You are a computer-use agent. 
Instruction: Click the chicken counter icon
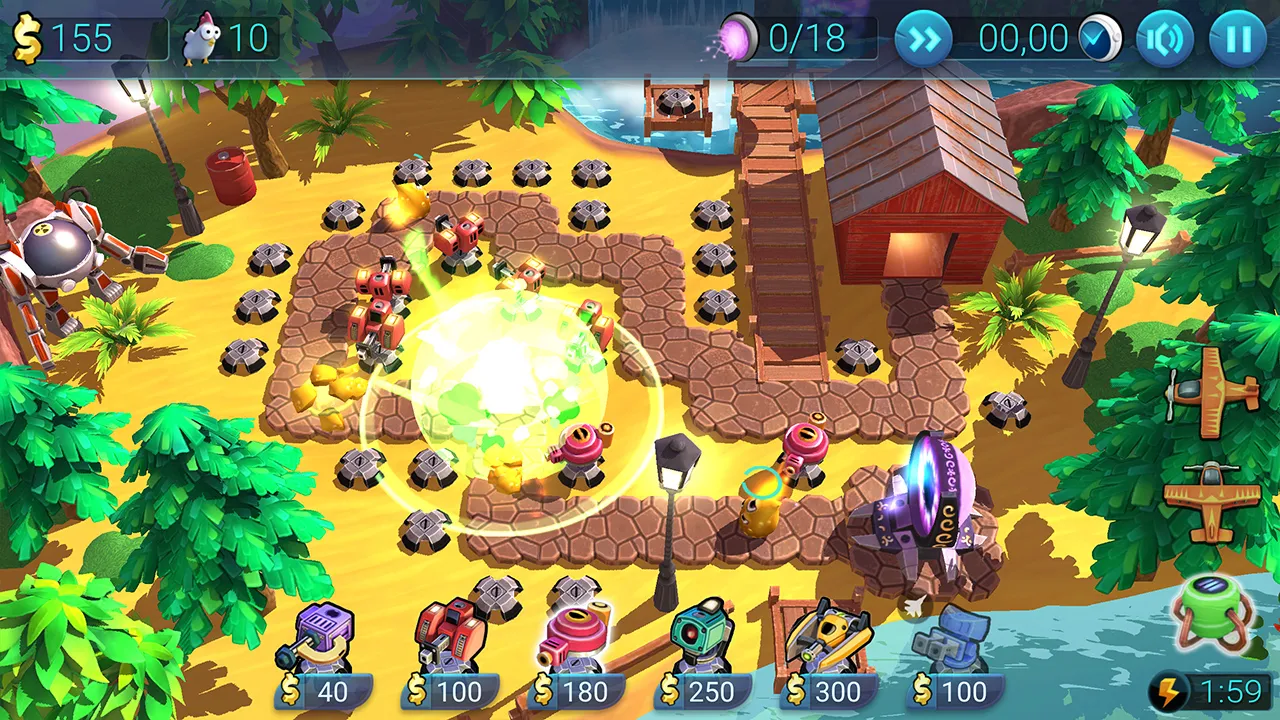click(x=204, y=38)
